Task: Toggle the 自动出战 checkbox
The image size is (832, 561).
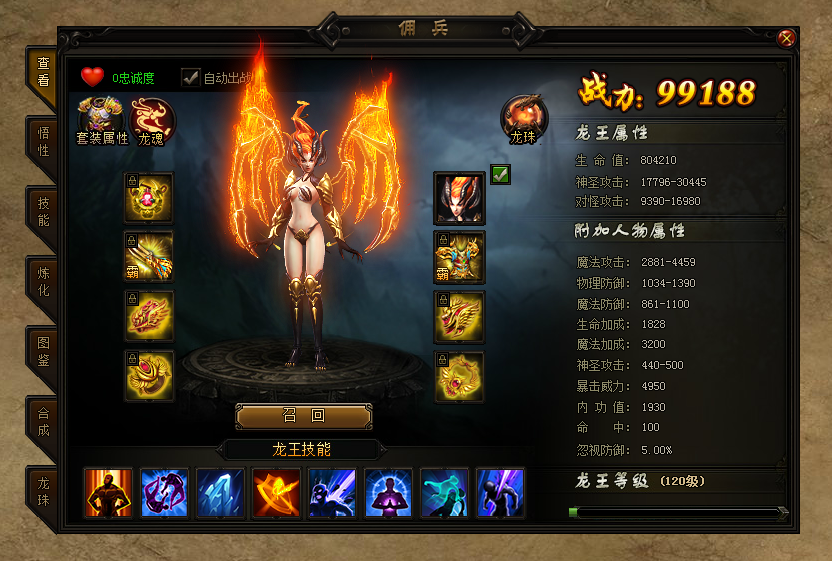Action: tap(190, 77)
